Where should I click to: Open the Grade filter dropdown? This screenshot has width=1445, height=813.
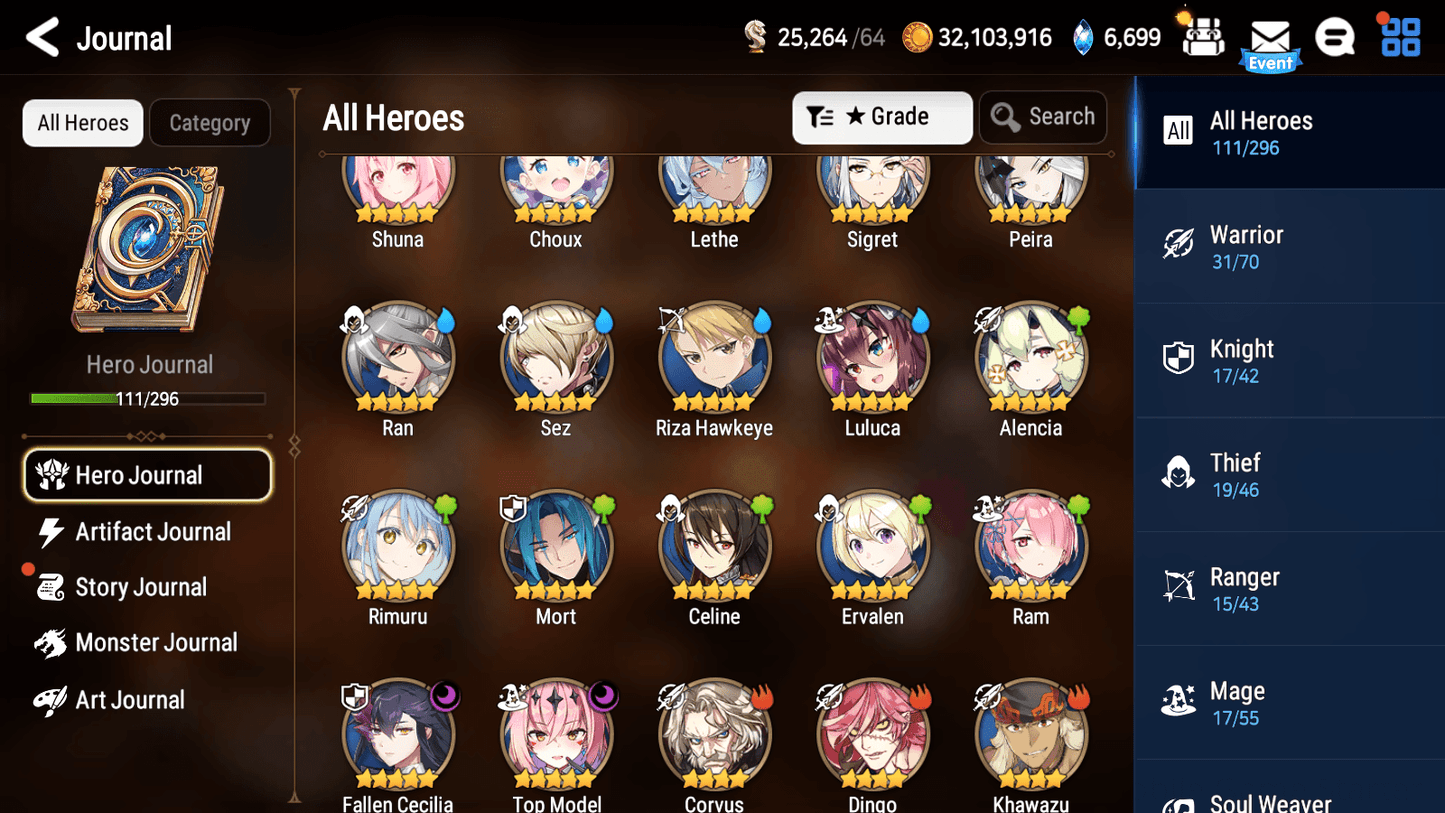click(x=882, y=117)
